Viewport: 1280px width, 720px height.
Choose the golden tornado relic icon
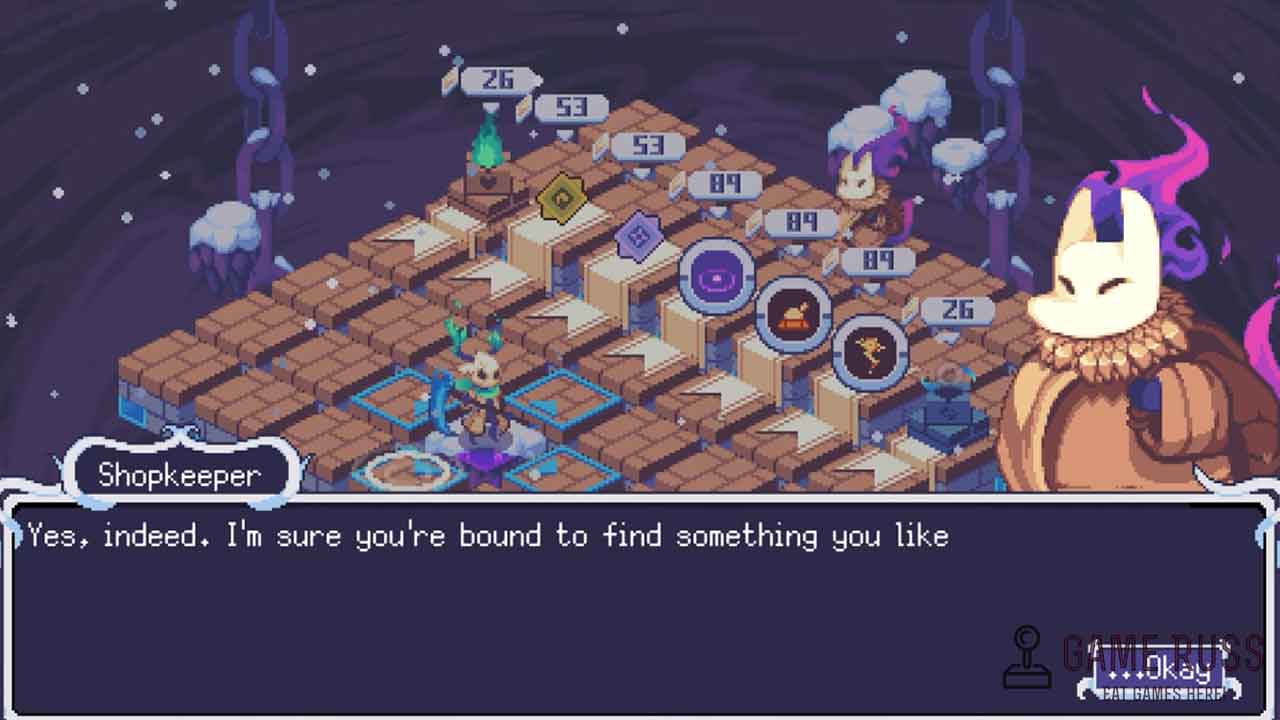pos(870,352)
